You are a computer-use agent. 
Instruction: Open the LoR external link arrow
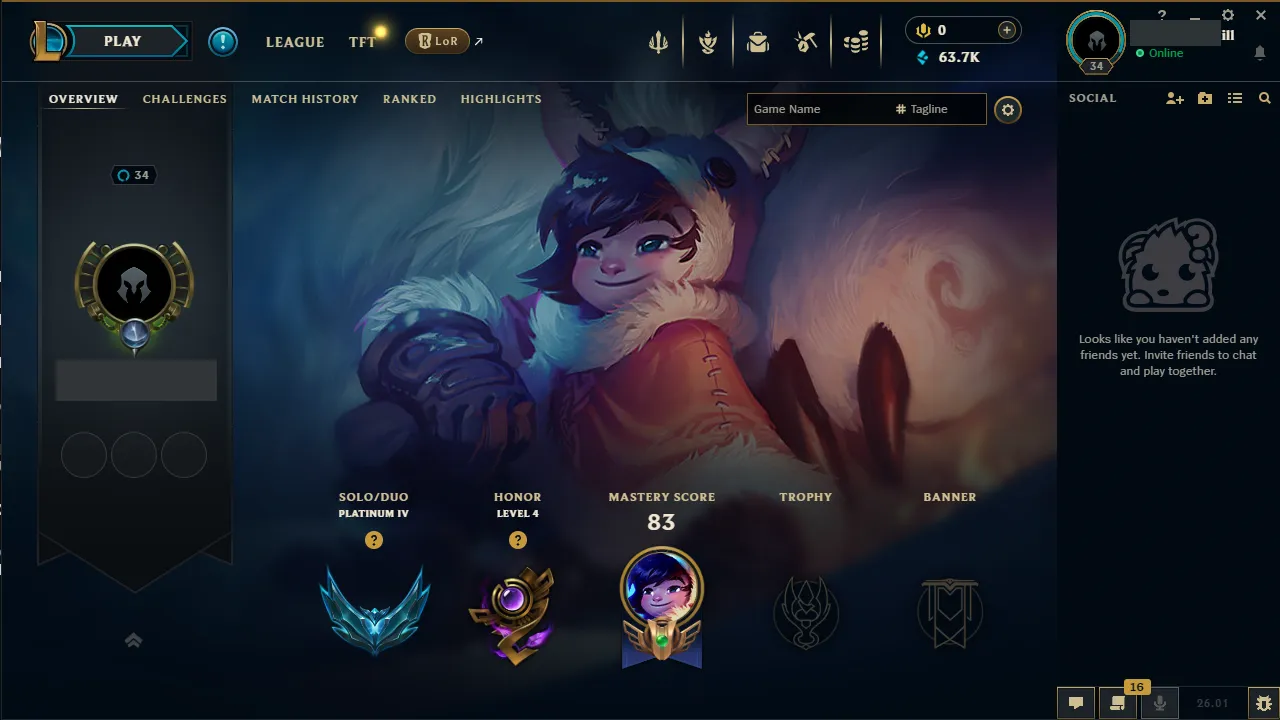(478, 41)
